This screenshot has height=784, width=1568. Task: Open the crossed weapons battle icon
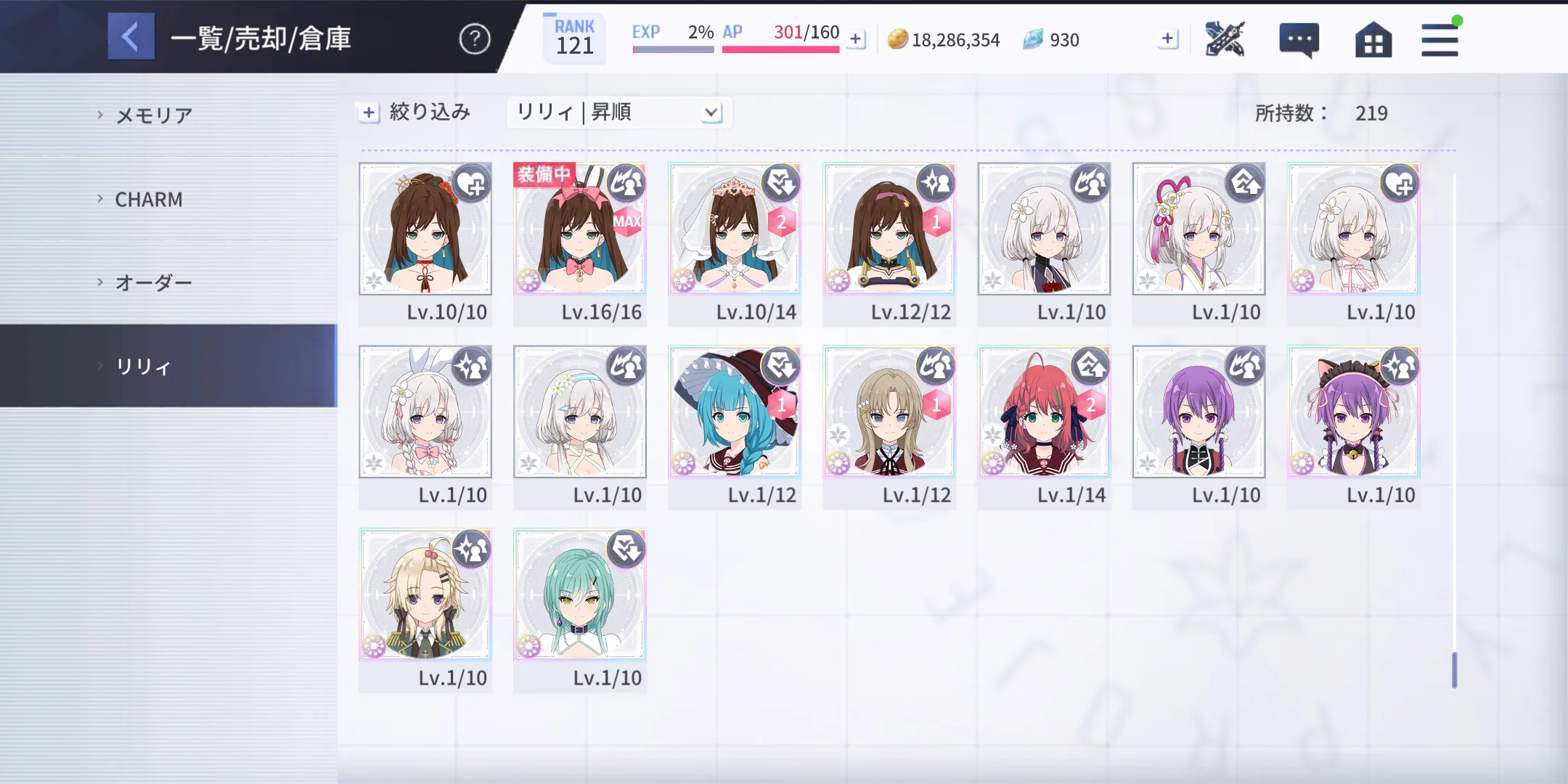pyautogui.click(x=1225, y=39)
